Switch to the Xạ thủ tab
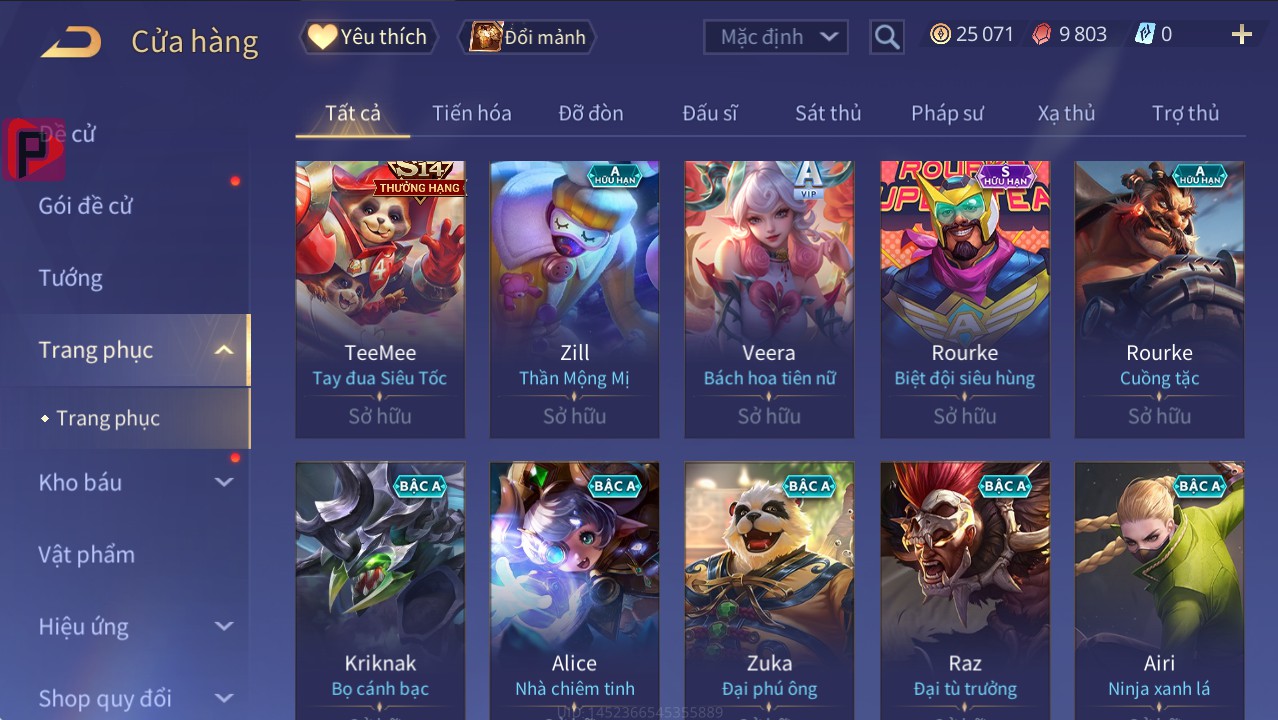 [1066, 113]
